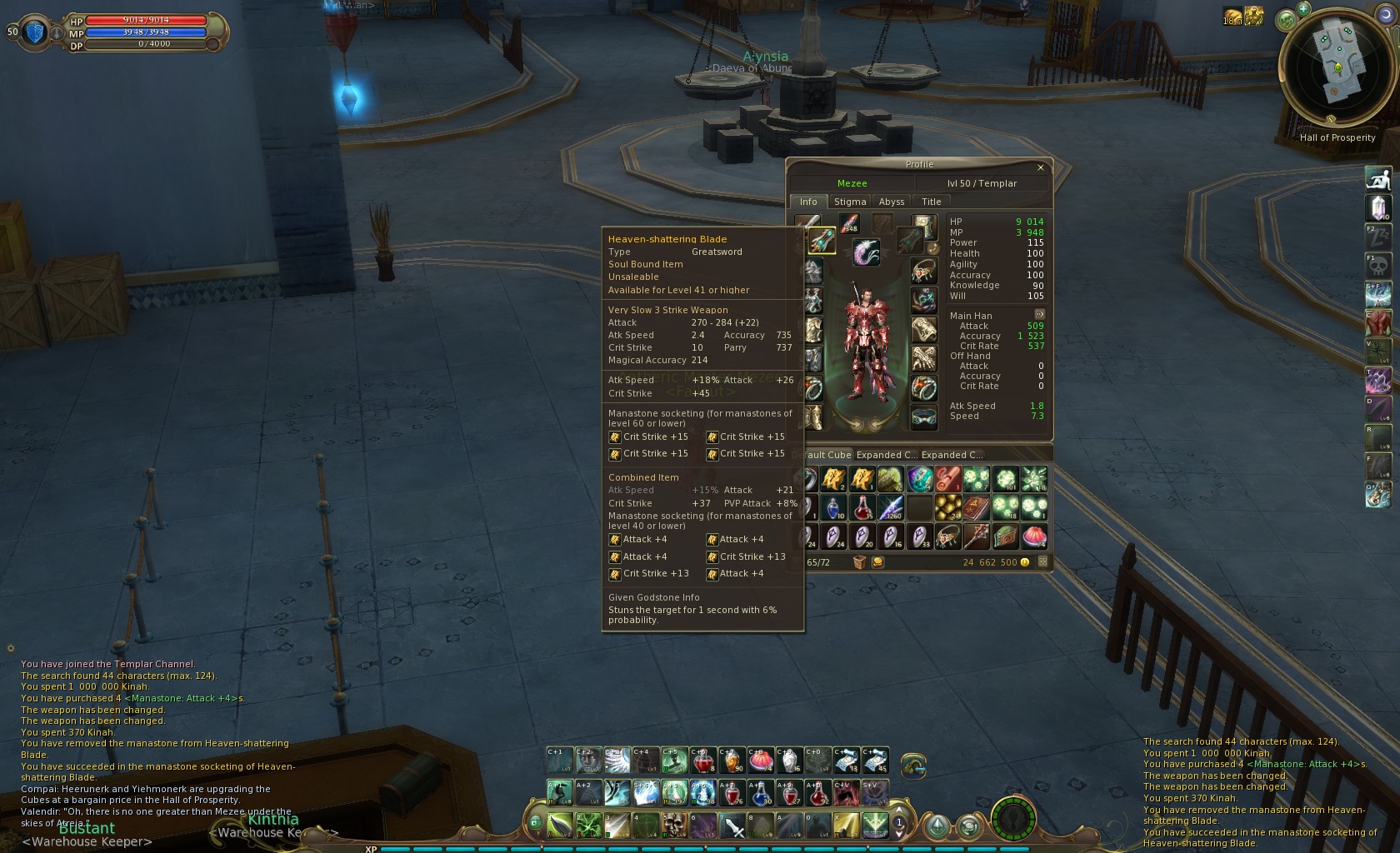Click the gold nuggets stack of 24

[x=947, y=507]
